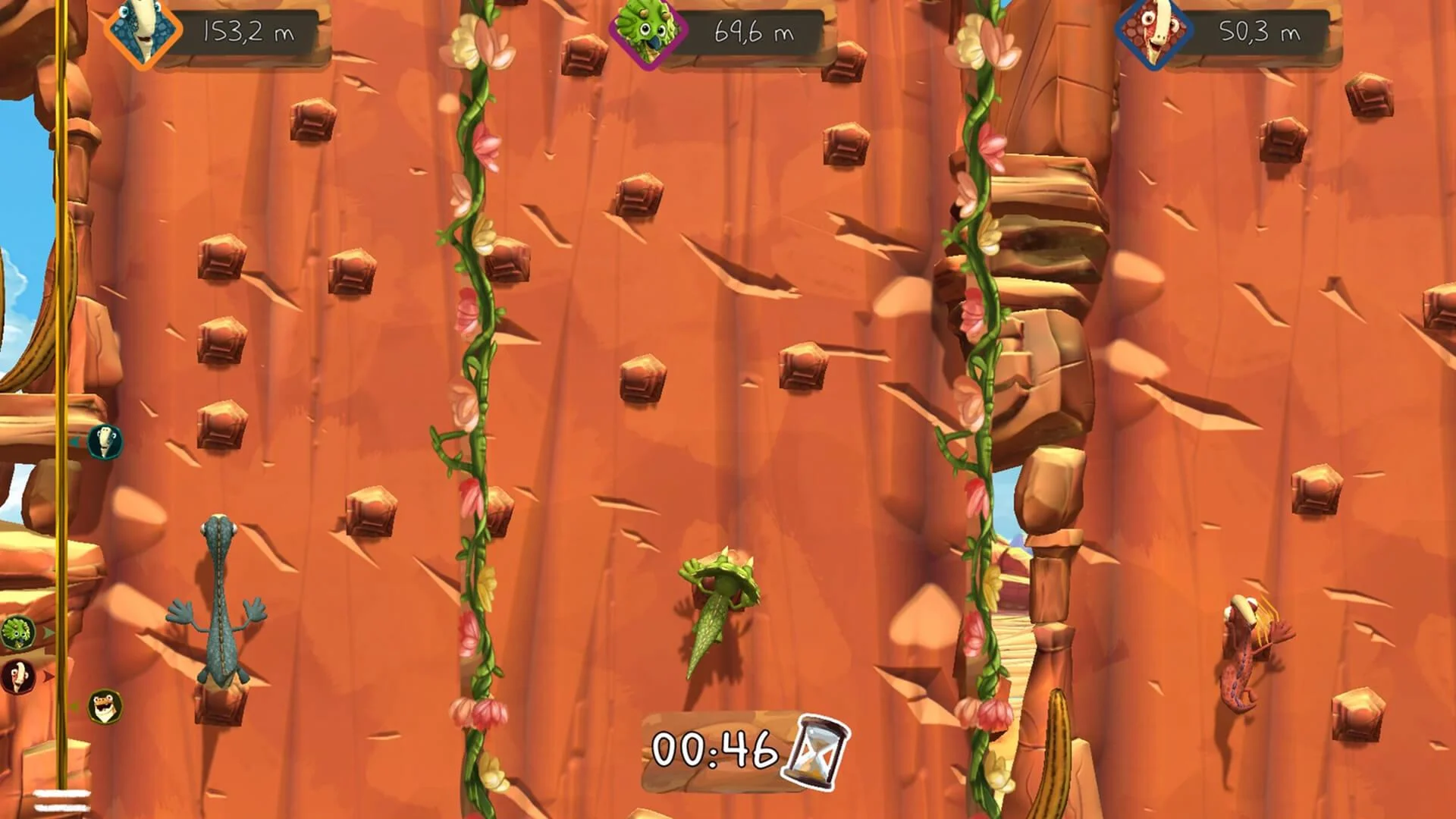Click the 69,6 m distance plaque
Image resolution: width=1456 pixels, height=819 pixels.
click(752, 32)
